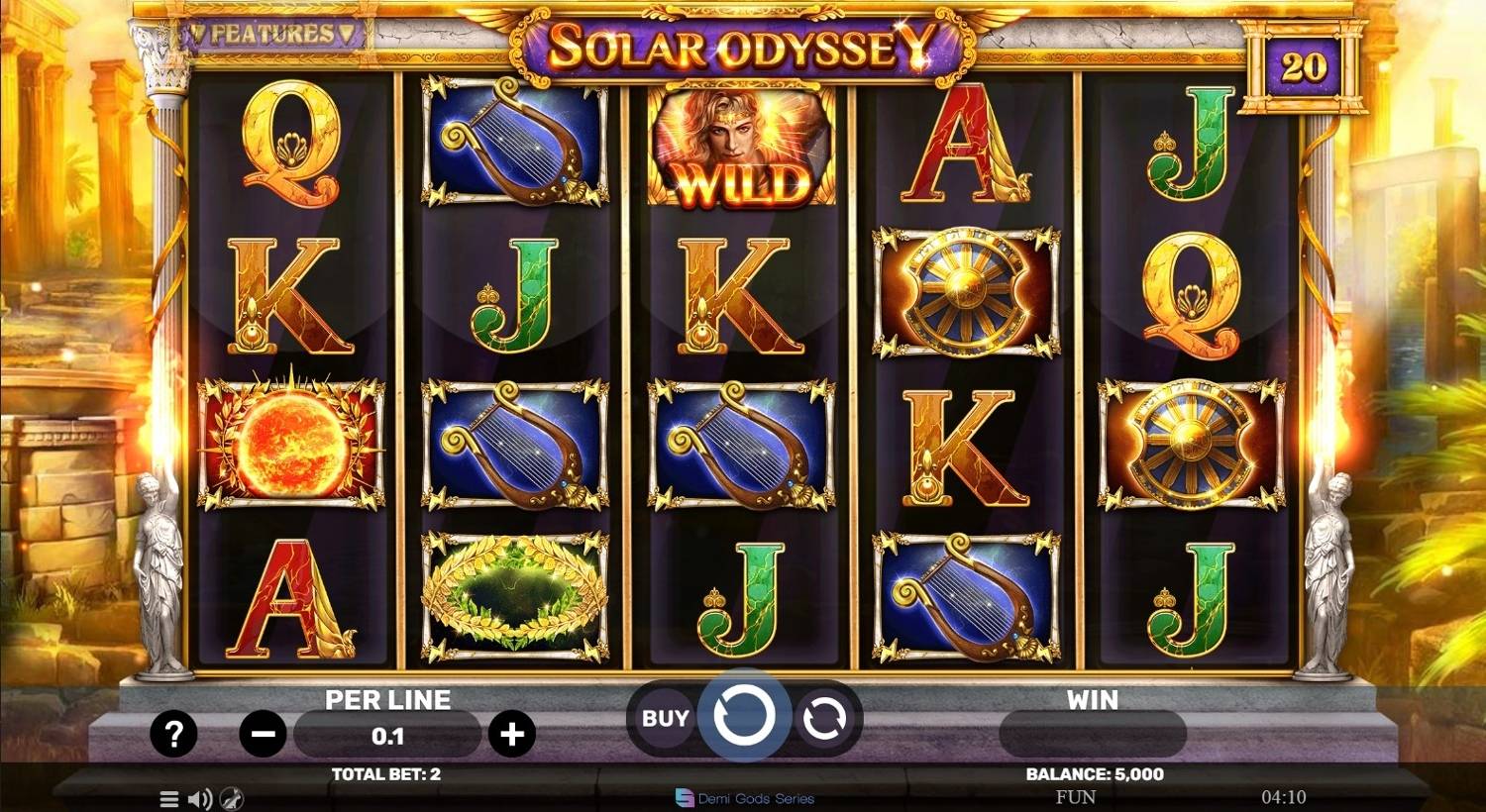Decrease the per line bet
Image resolution: width=1486 pixels, height=812 pixels.
pos(264,735)
